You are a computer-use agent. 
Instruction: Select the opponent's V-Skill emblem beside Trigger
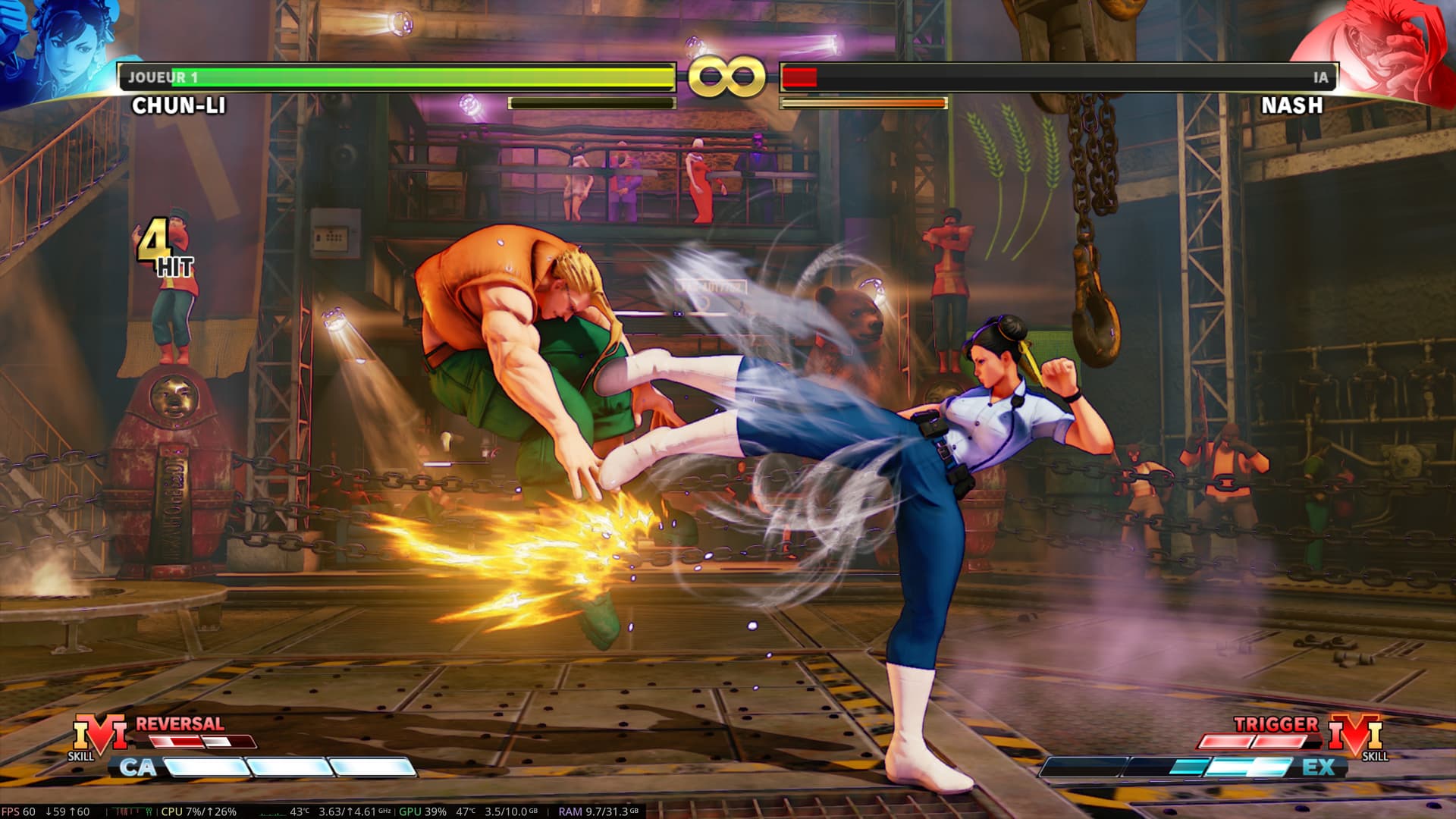click(1355, 734)
